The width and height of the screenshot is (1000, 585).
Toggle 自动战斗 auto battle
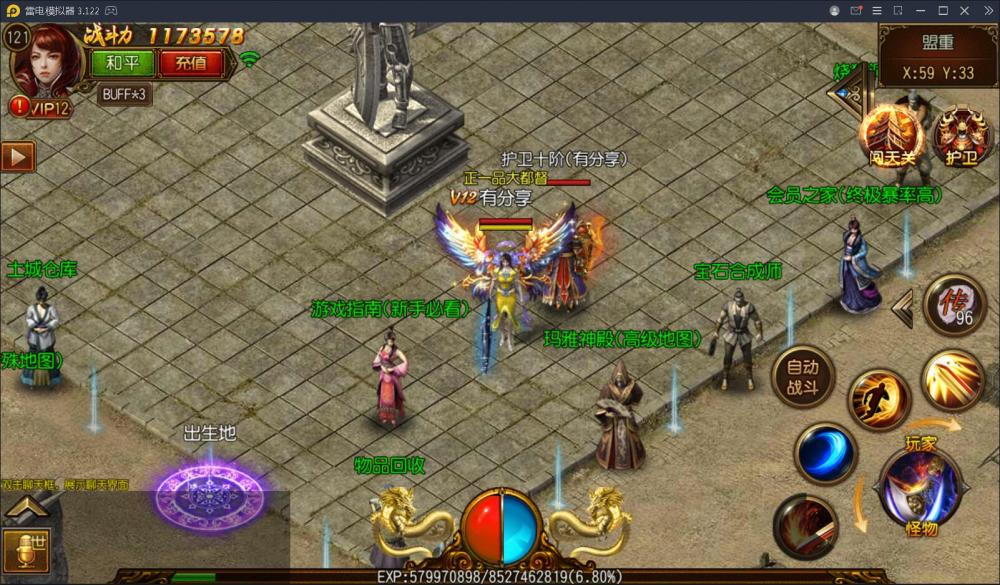[802, 377]
